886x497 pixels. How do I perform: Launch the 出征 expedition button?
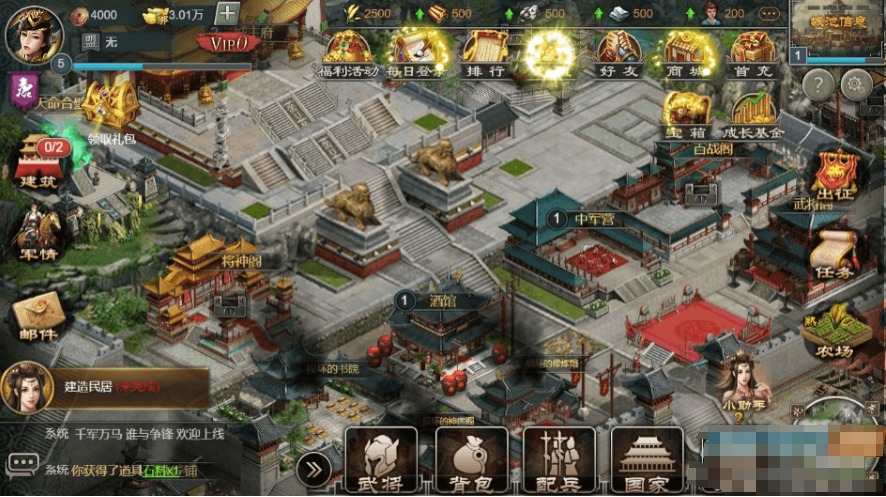[837, 176]
